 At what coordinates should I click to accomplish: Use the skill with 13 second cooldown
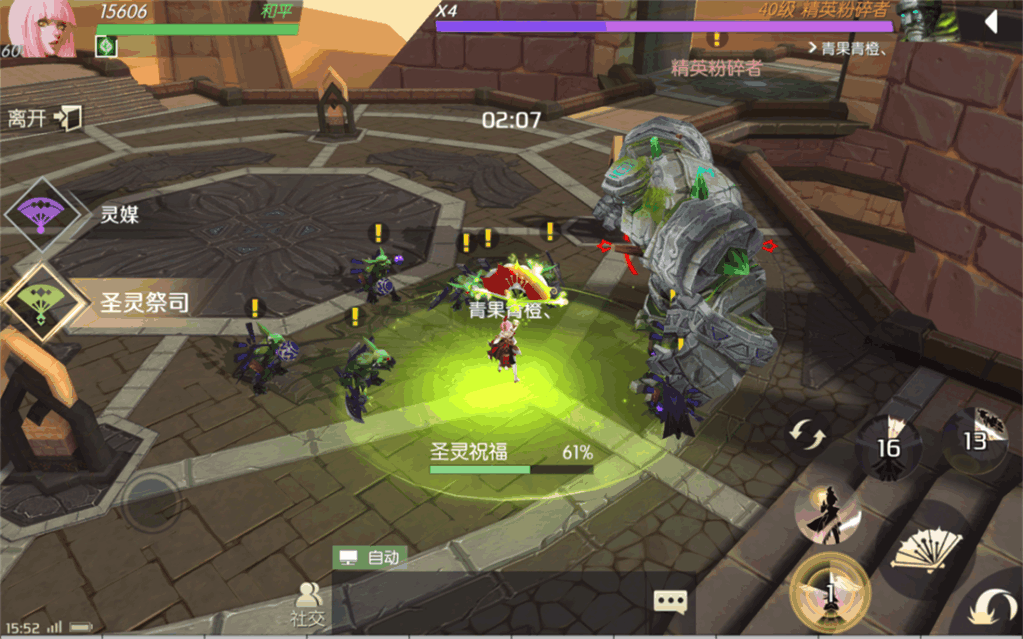point(974,438)
